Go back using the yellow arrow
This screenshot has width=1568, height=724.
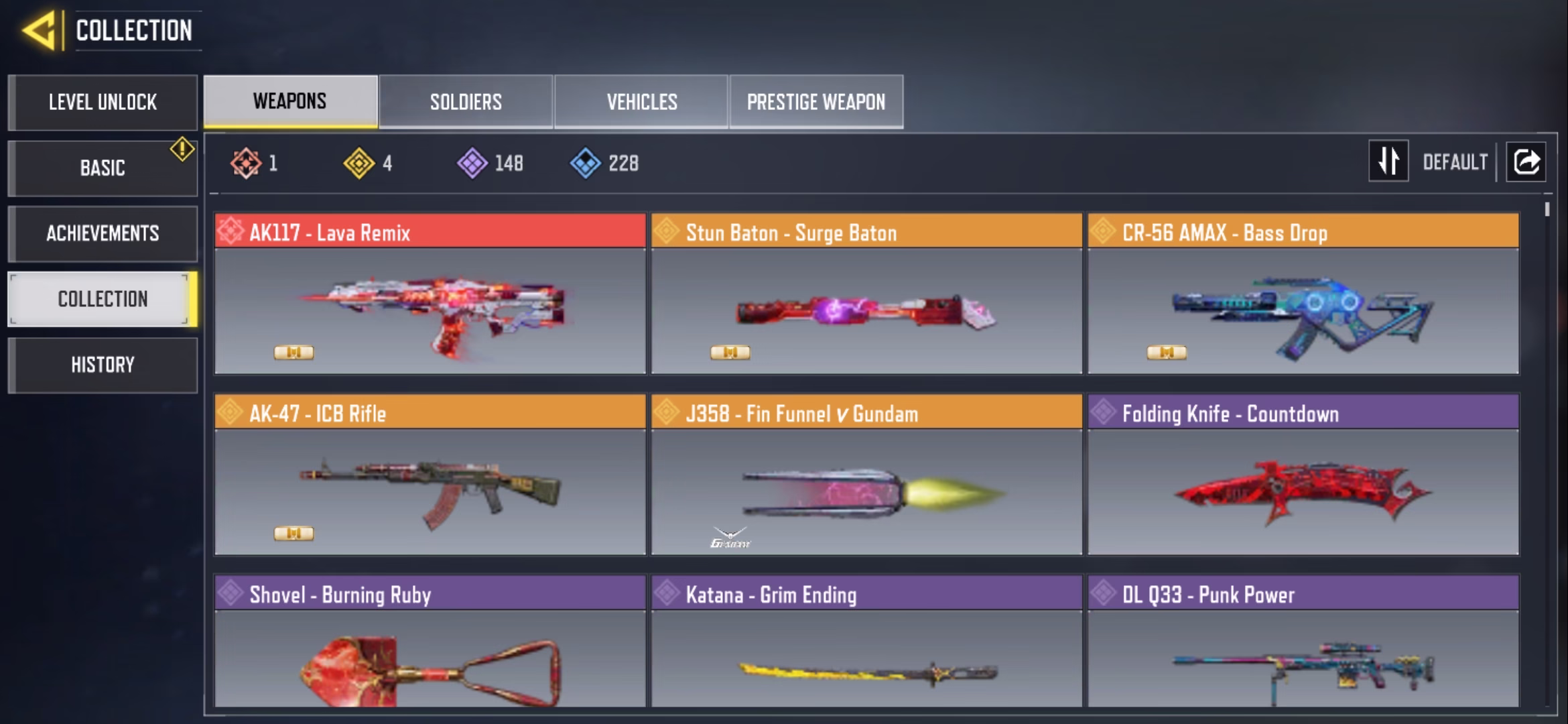tap(39, 31)
